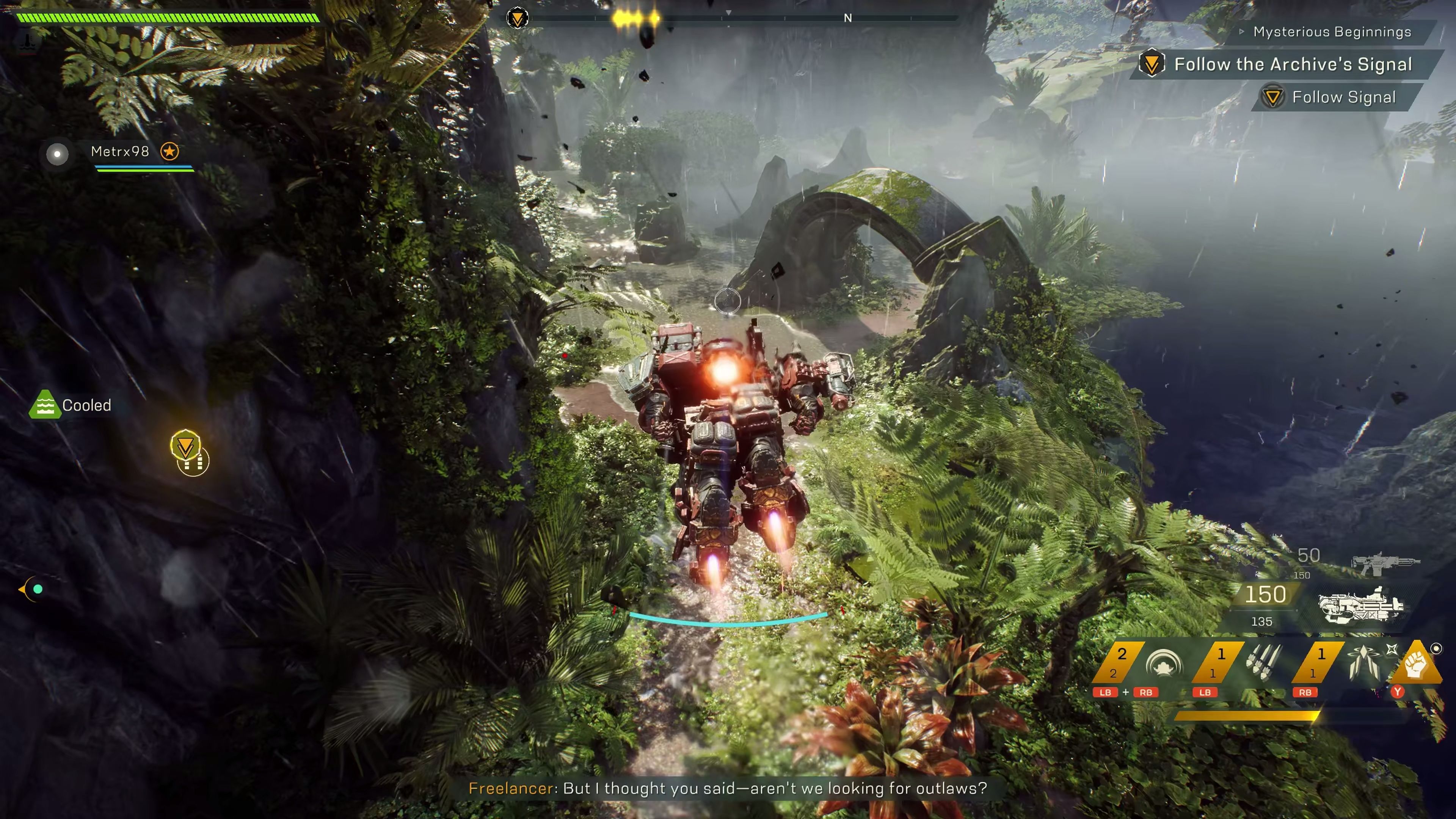Select squad member Metrx98

[x=120, y=152]
